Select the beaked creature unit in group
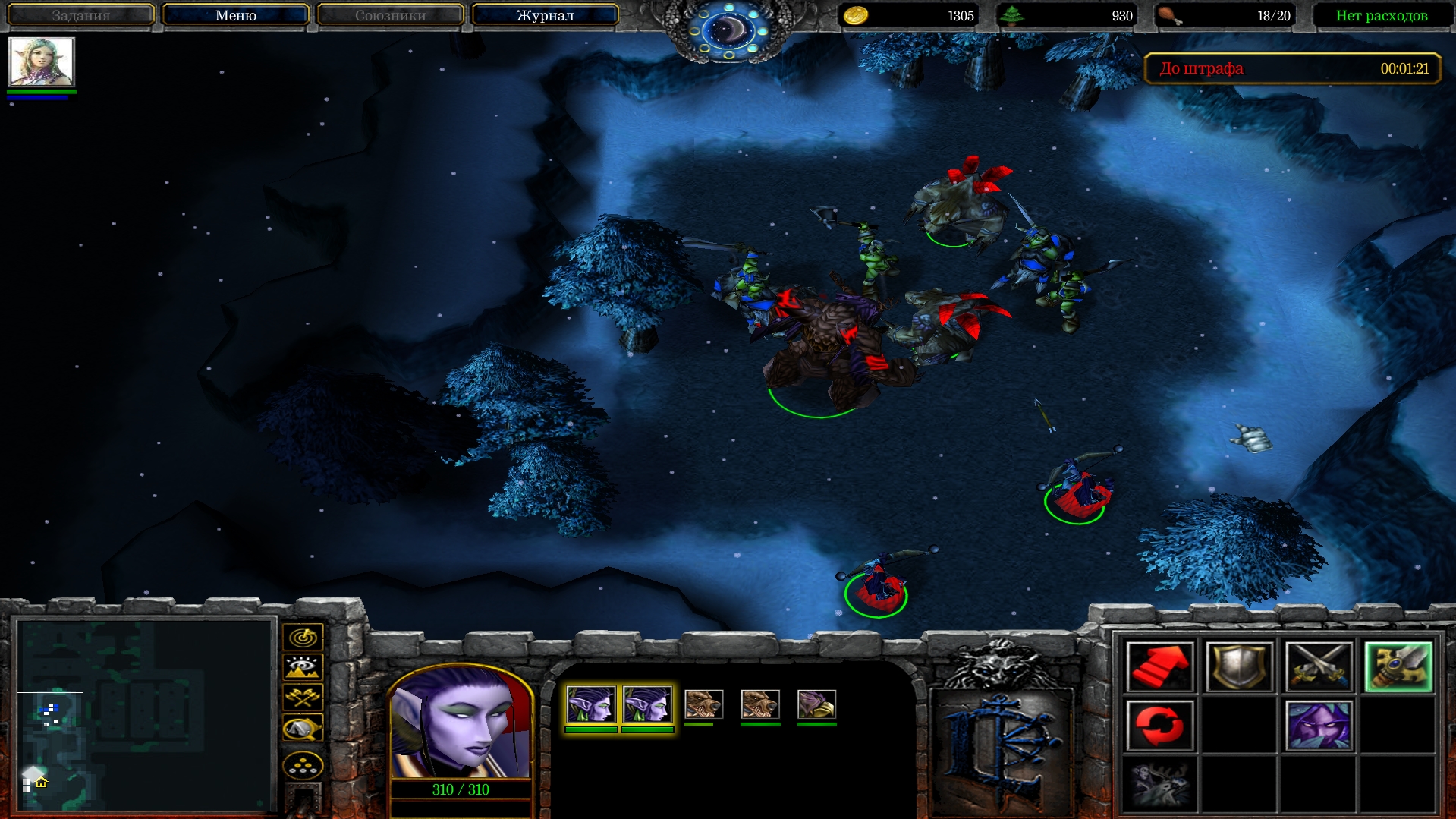Screen dimensions: 1456x819 click(816, 705)
